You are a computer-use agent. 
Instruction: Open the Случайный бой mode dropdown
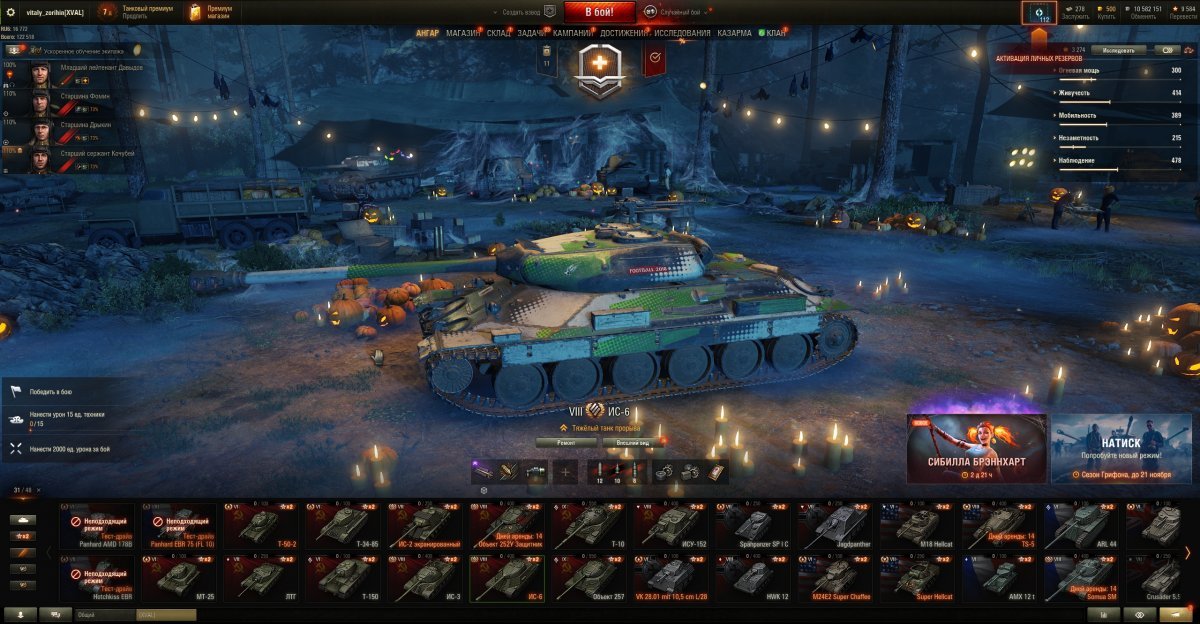click(x=677, y=11)
